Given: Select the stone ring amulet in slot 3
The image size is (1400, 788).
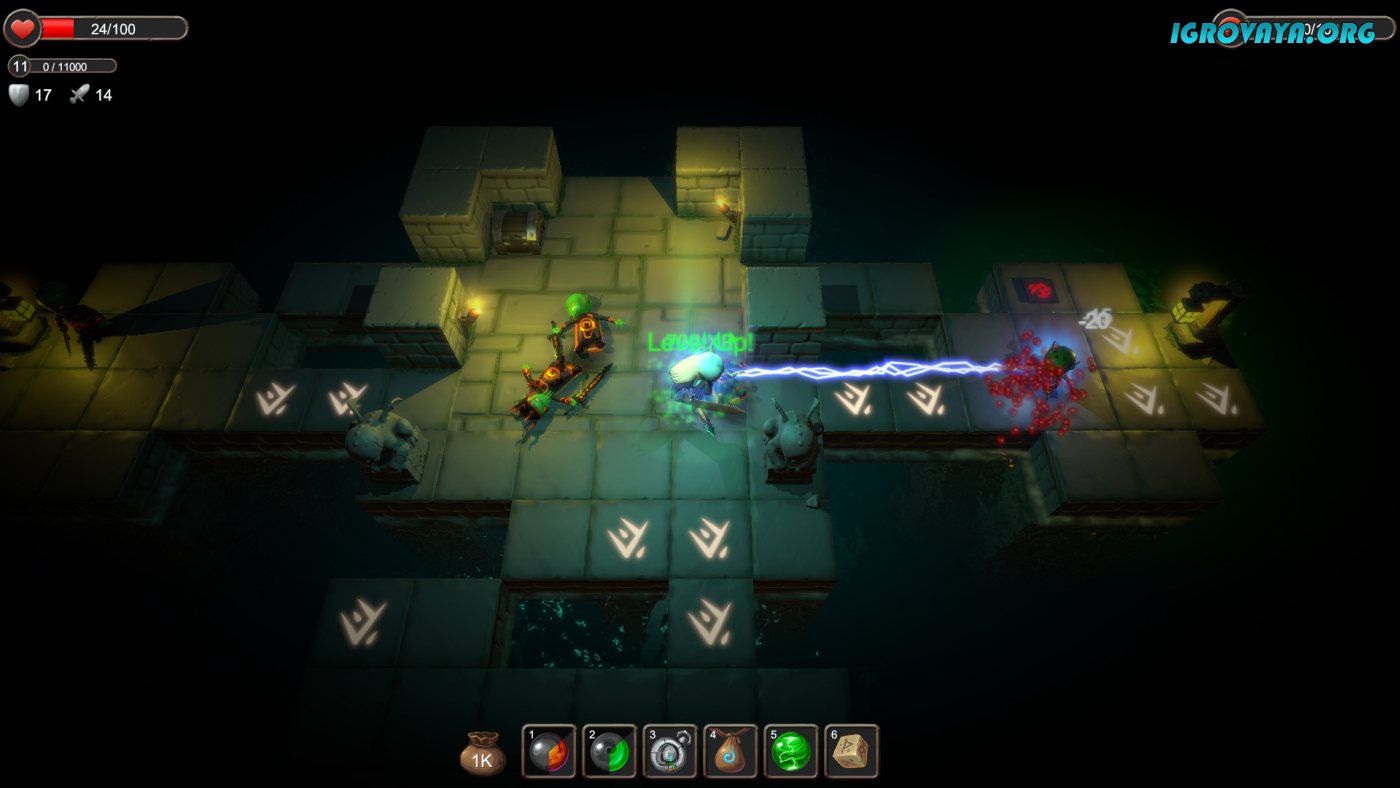Looking at the screenshot, I should [670, 751].
